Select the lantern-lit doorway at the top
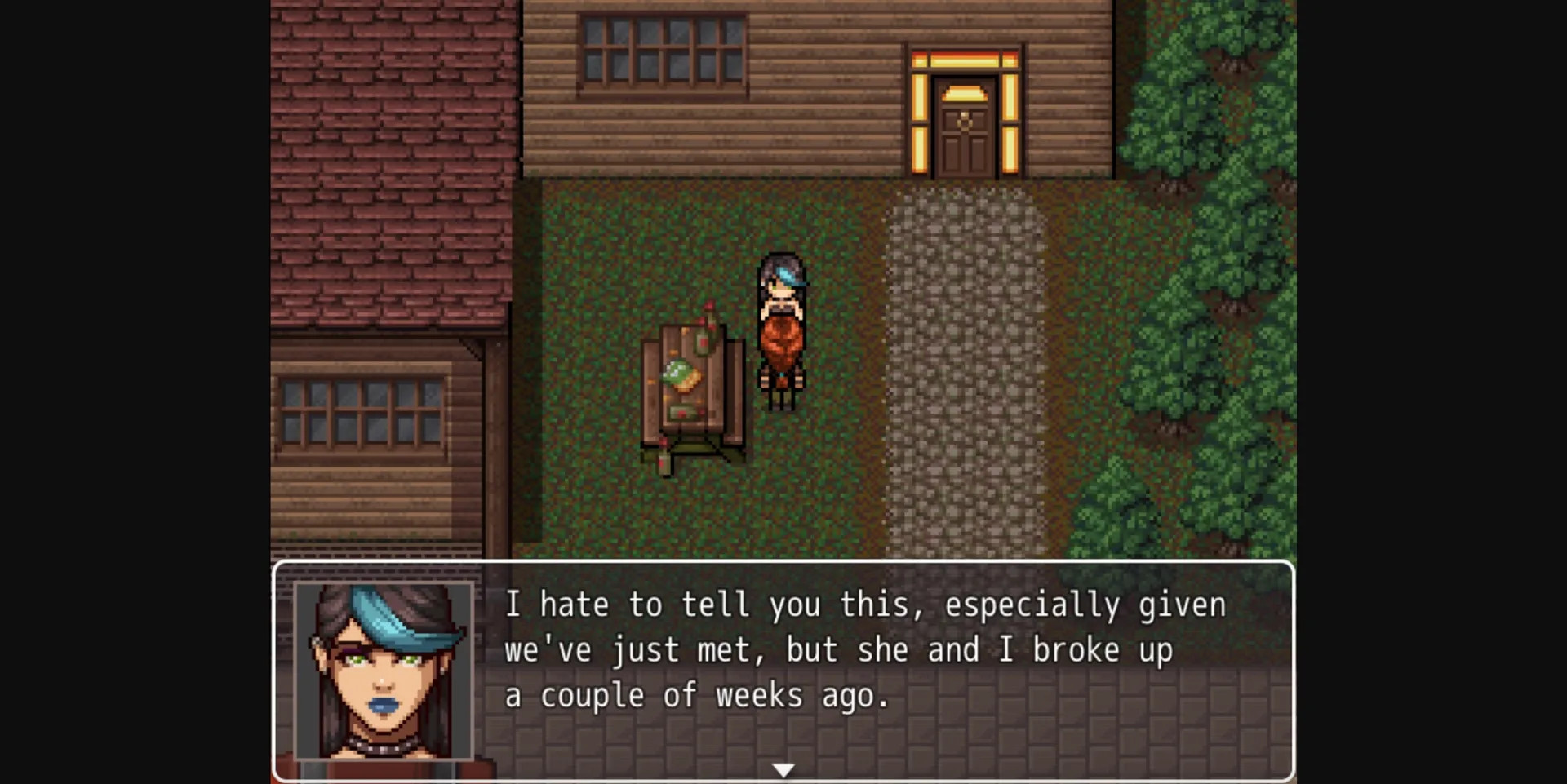Image resolution: width=1567 pixels, height=784 pixels. coord(966,110)
